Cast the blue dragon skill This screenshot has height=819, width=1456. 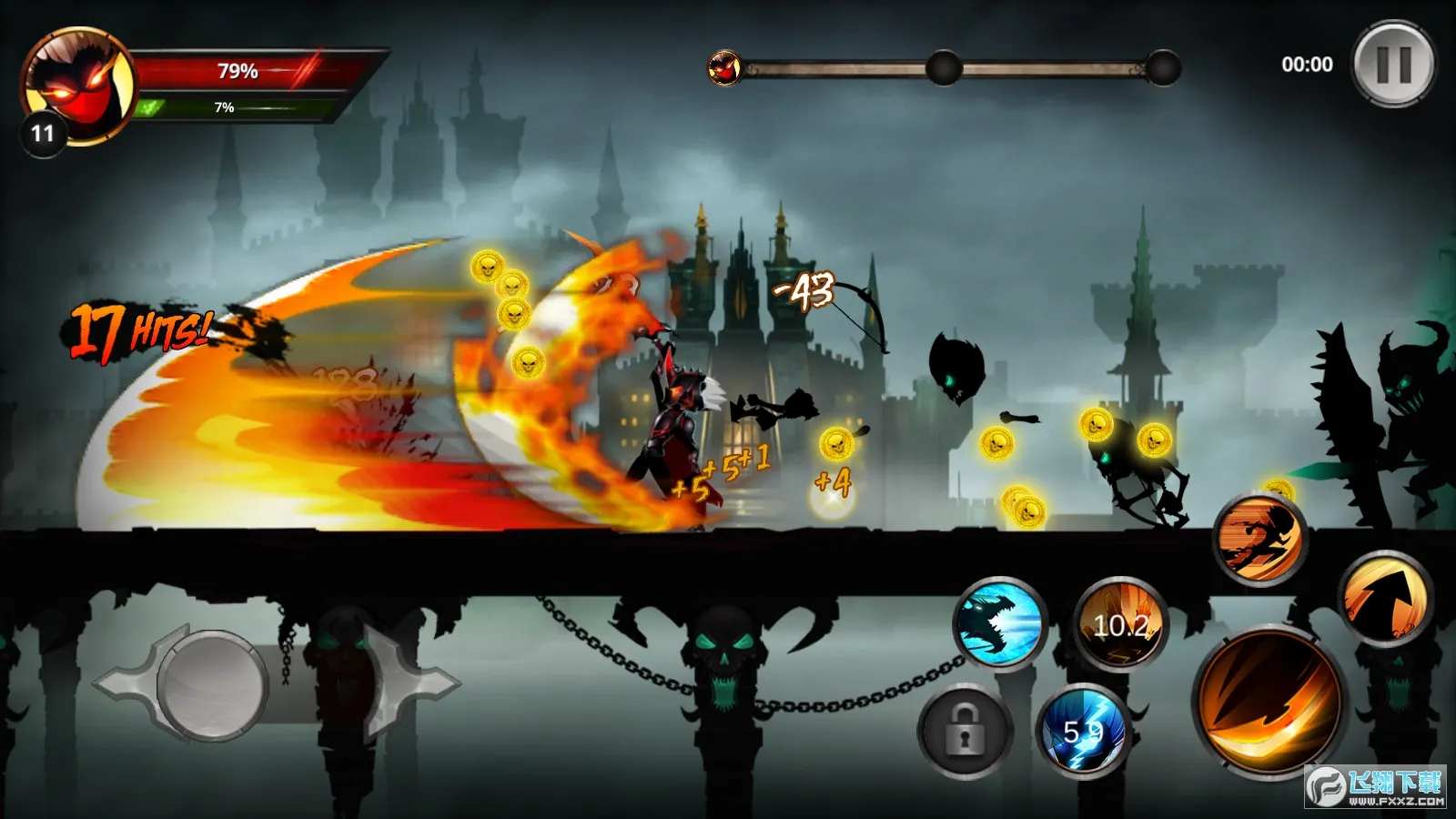pyautogui.click(x=1000, y=623)
